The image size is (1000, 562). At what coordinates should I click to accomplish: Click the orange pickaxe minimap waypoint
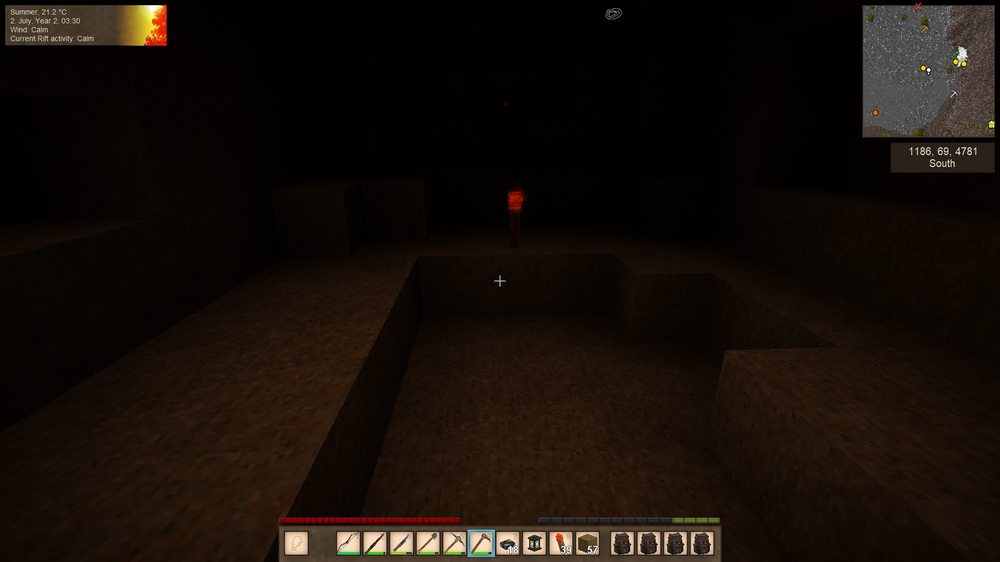click(925, 28)
